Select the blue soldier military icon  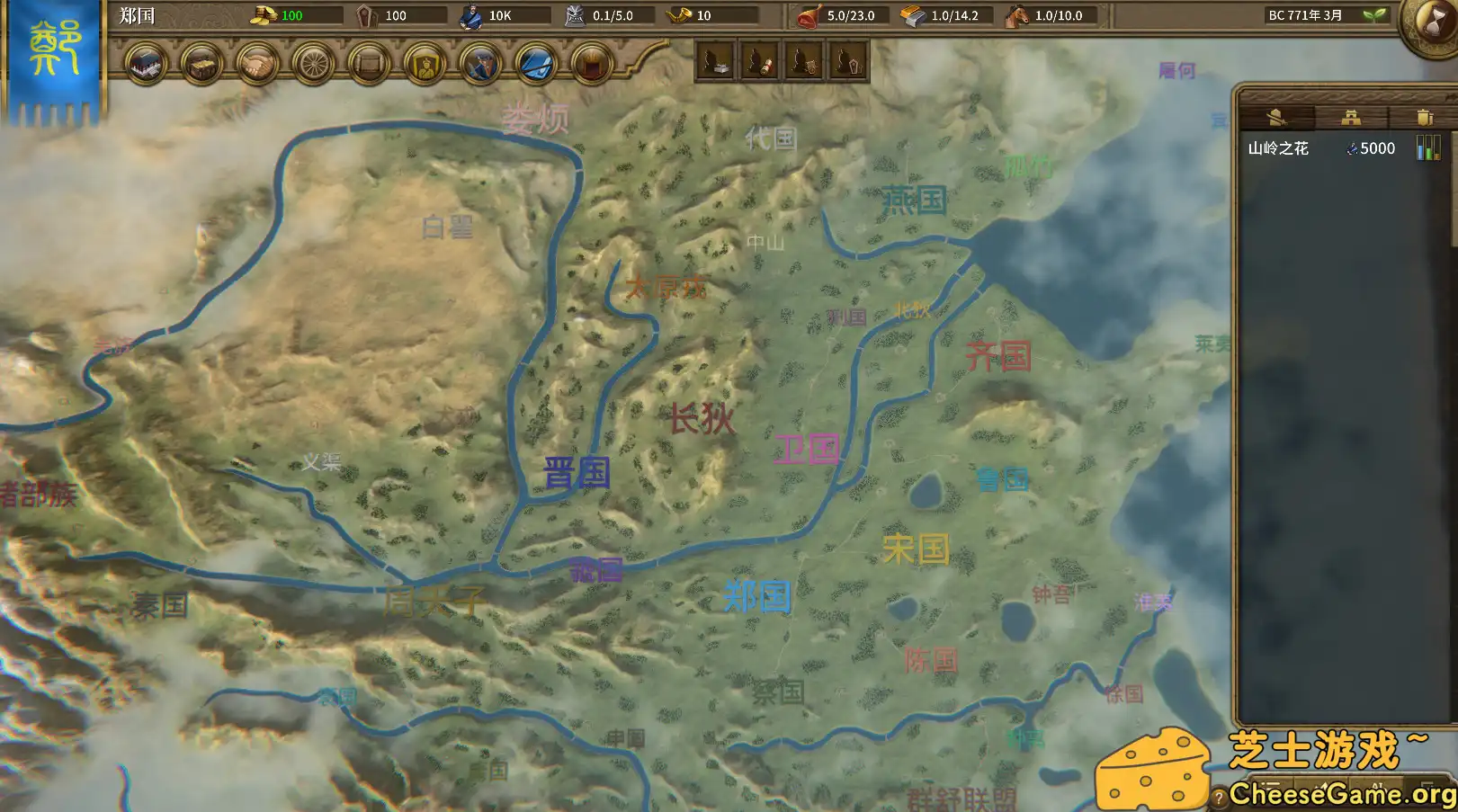pyautogui.click(x=479, y=64)
